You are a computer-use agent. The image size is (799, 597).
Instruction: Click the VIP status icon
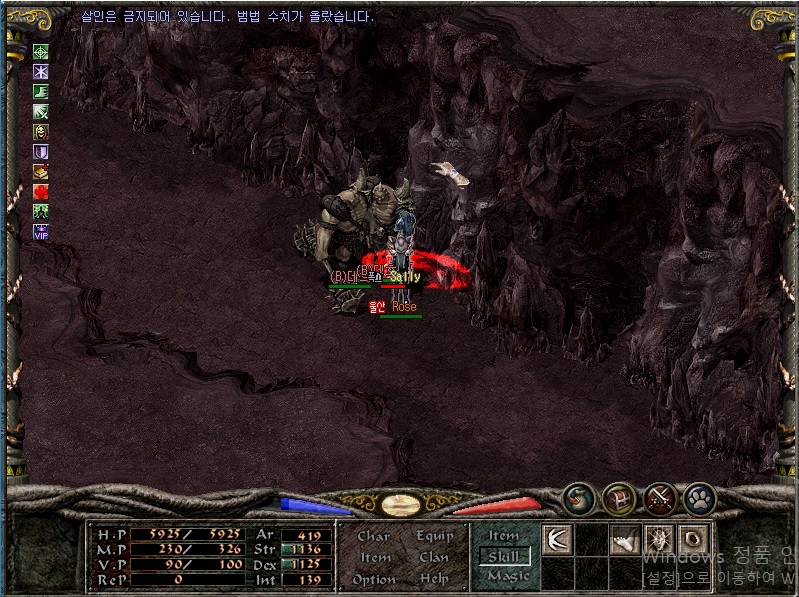(x=41, y=232)
